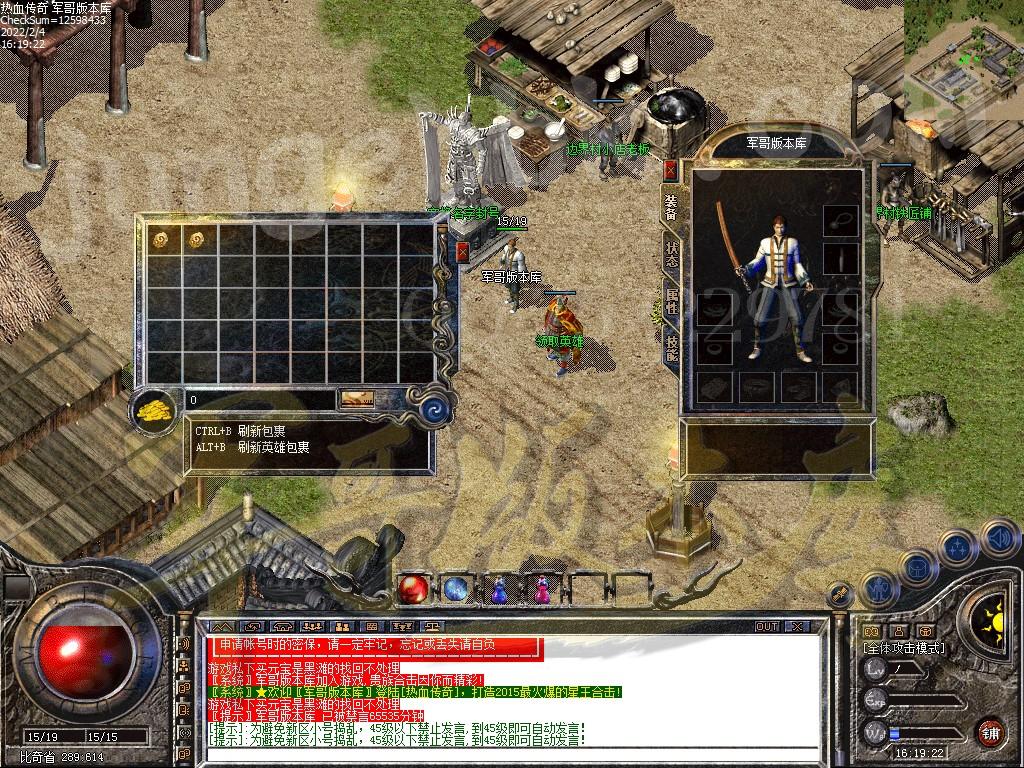Click the blue swirl button on bag
The width and height of the screenshot is (1024, 768).
(x=432, y=408)
